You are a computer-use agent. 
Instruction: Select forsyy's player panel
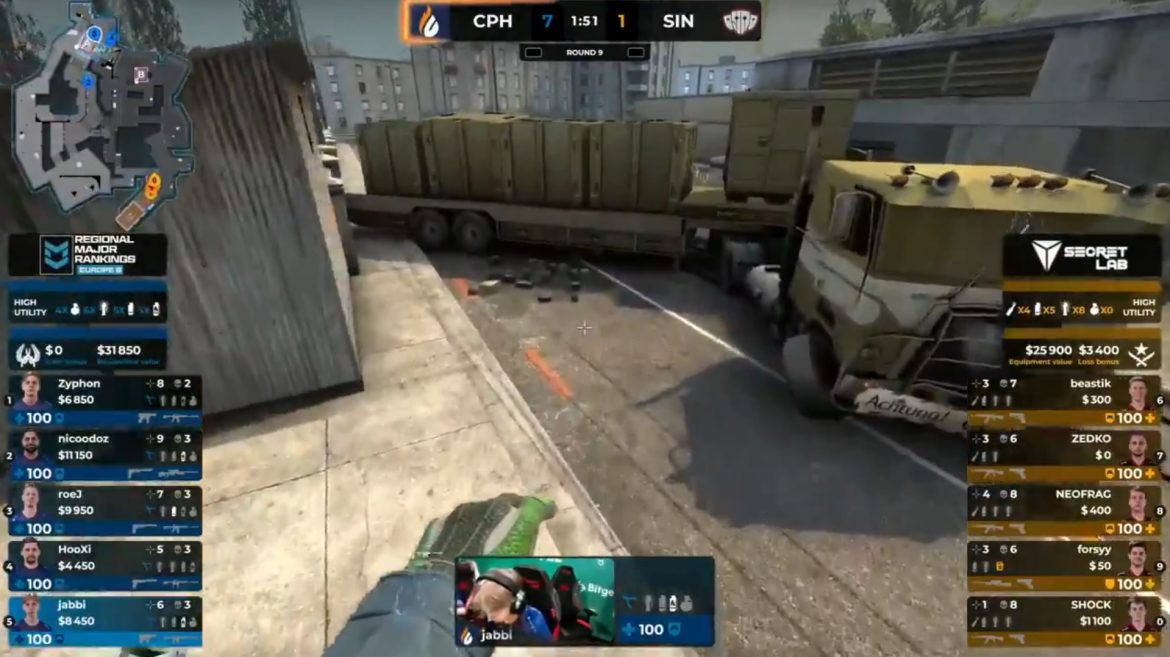(x=1063, y=565)
